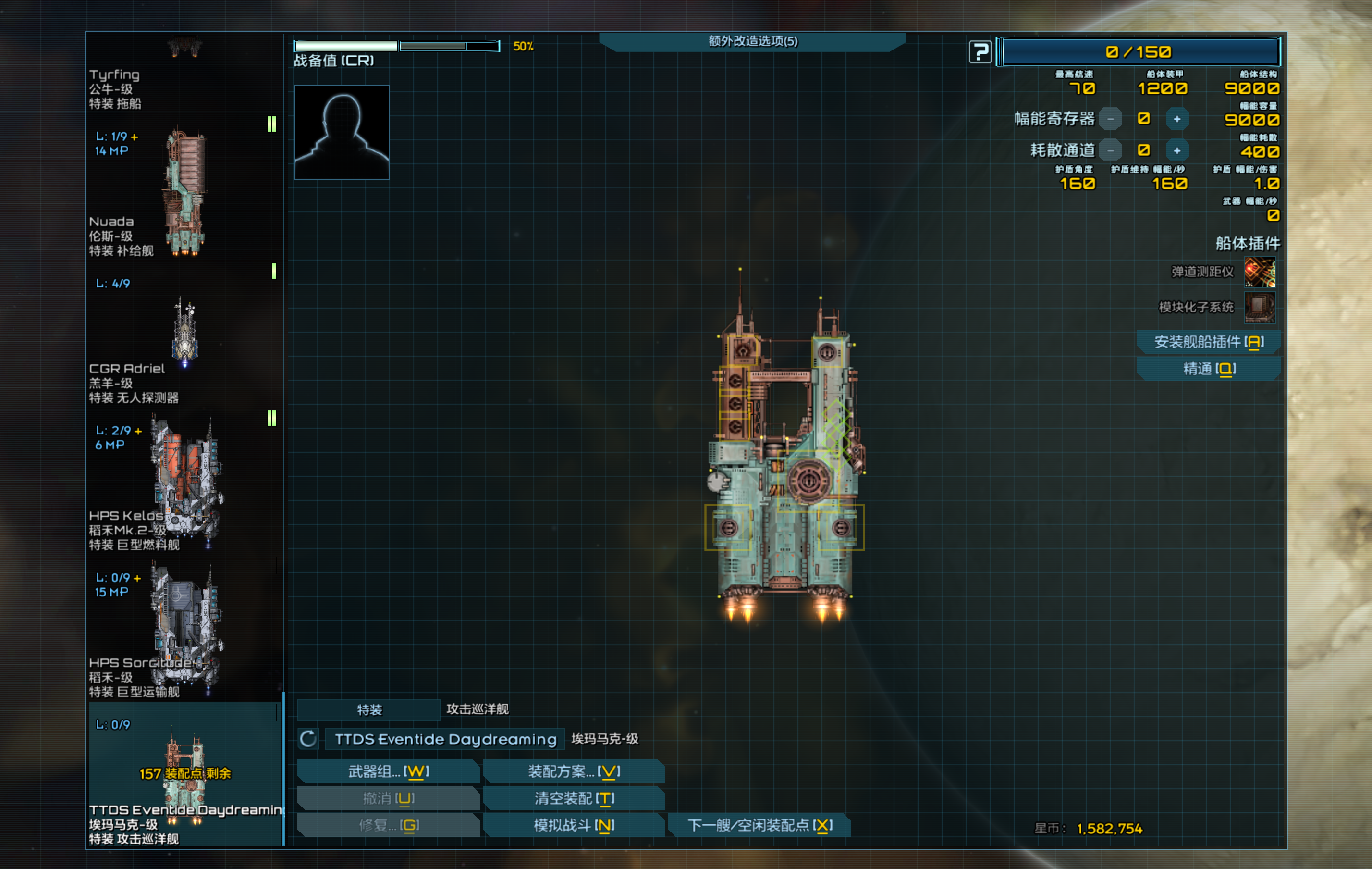This screenshot has width=1372, height=869.
Task: Open 安装舰船插件 hullmod menu
Action: (1209, 342)
